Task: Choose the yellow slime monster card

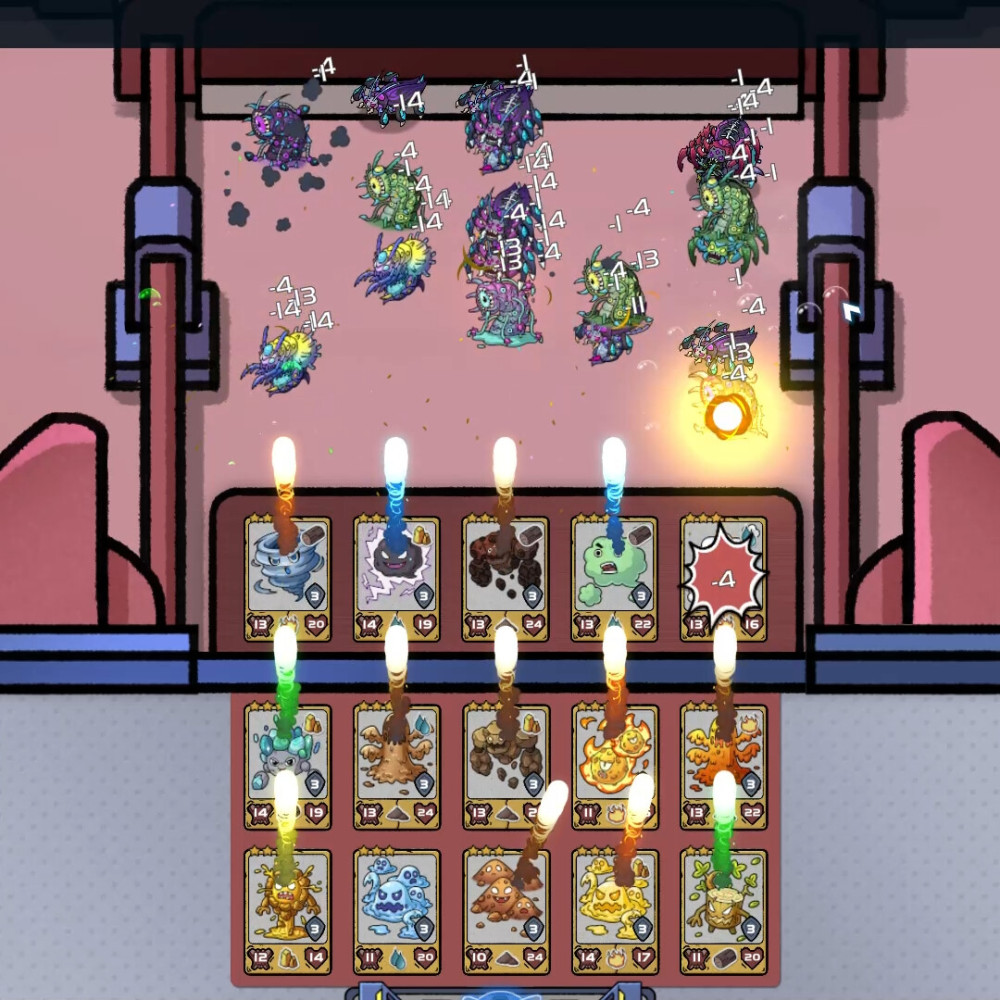Action: 614,910
